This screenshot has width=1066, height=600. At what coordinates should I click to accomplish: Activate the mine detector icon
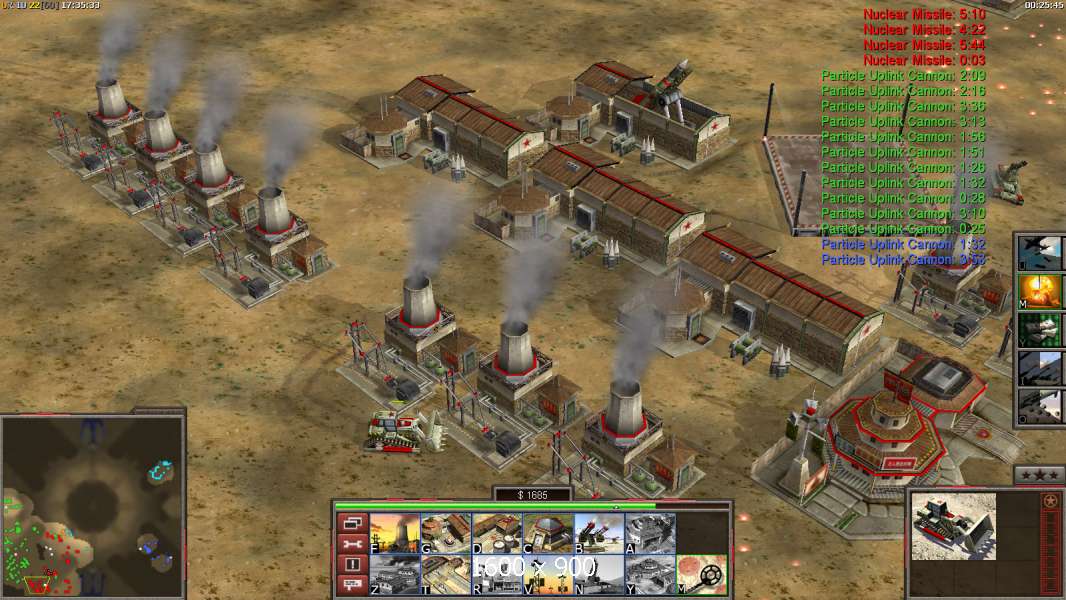tap(700, 575)
